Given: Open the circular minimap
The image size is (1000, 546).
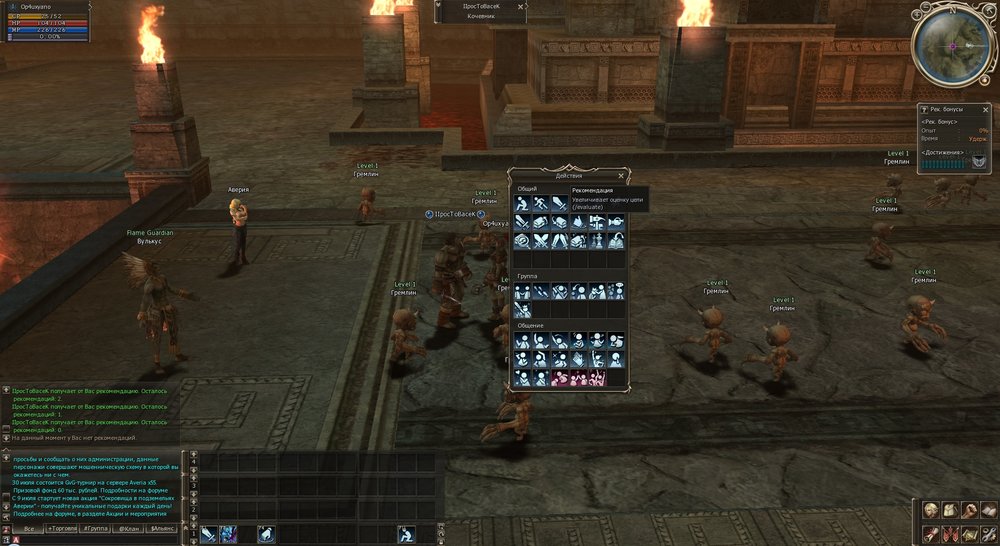Looking at the screenshot, I should click(x=953, y=47).
